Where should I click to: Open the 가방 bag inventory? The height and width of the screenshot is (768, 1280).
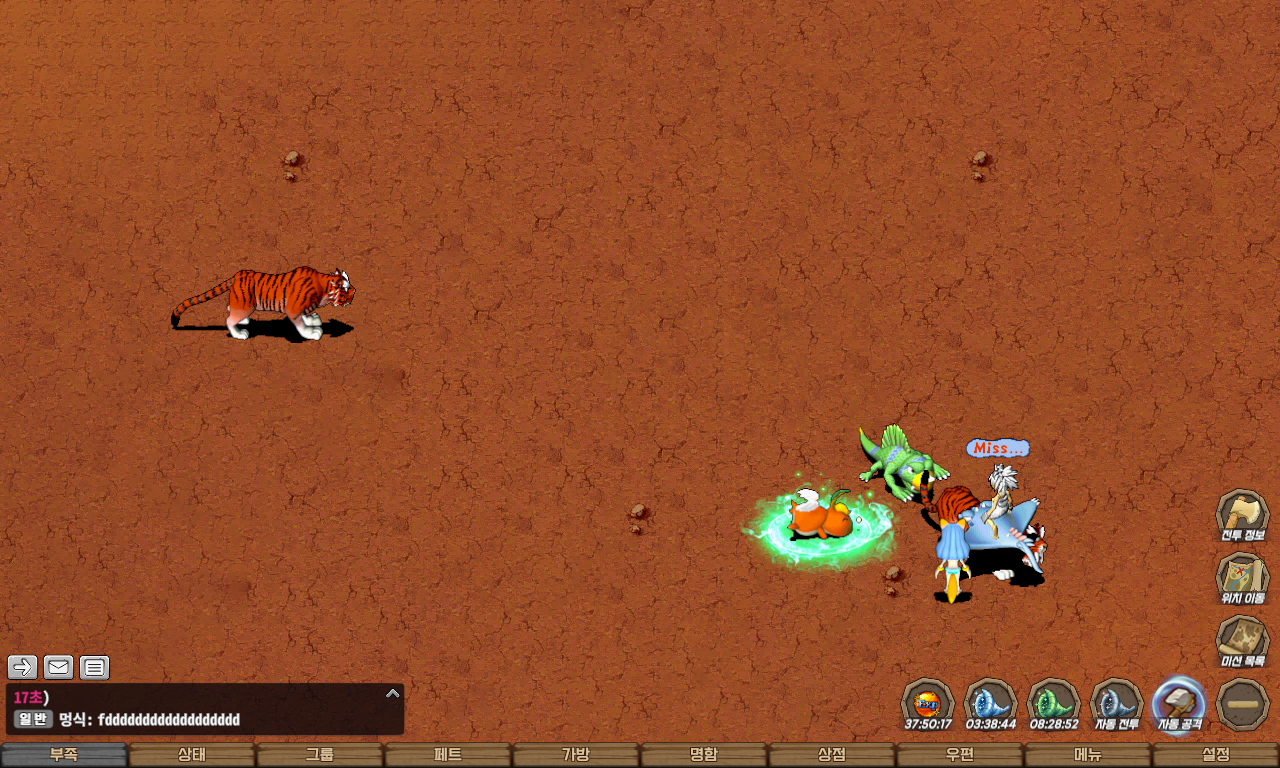coord(576,755)
